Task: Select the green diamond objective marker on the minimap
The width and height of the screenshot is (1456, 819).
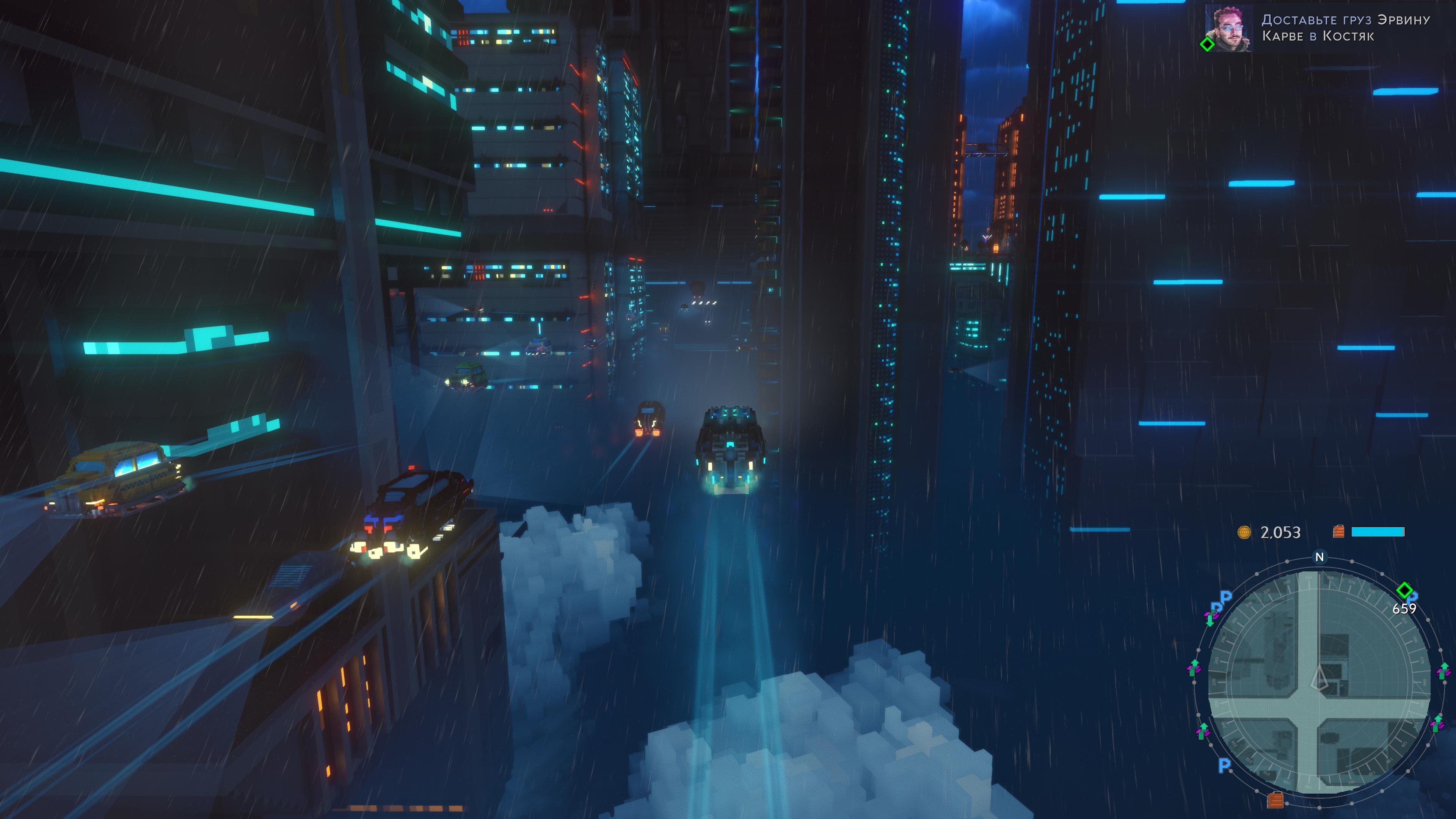Action: [1404, 590]
